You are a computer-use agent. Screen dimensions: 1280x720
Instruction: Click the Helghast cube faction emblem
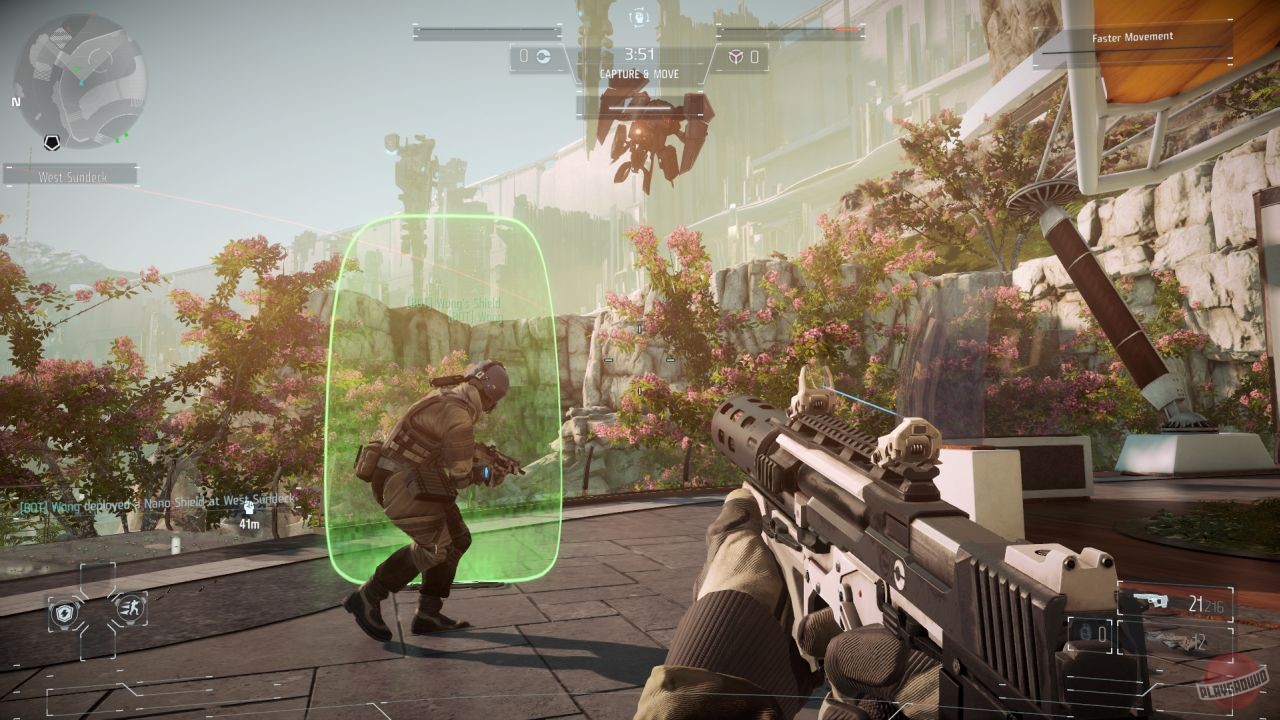coord(736,56)
